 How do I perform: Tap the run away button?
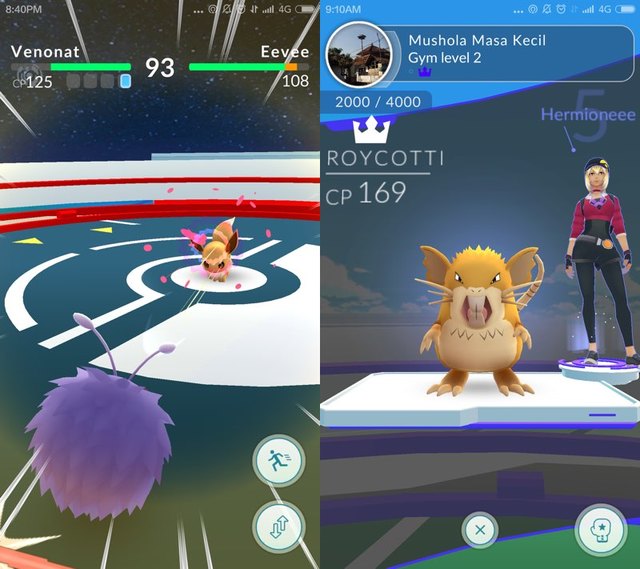click(278, 461)
